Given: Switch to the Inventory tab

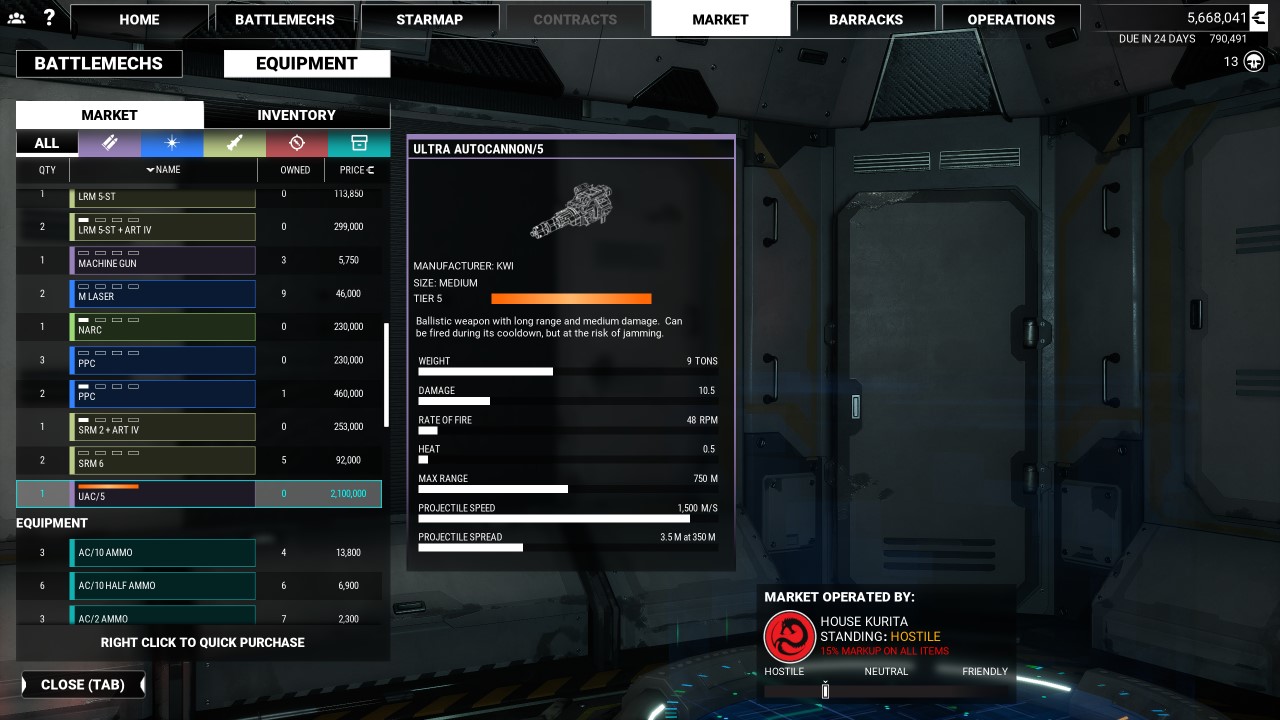Looking at the screenshot, I should 296,115.
